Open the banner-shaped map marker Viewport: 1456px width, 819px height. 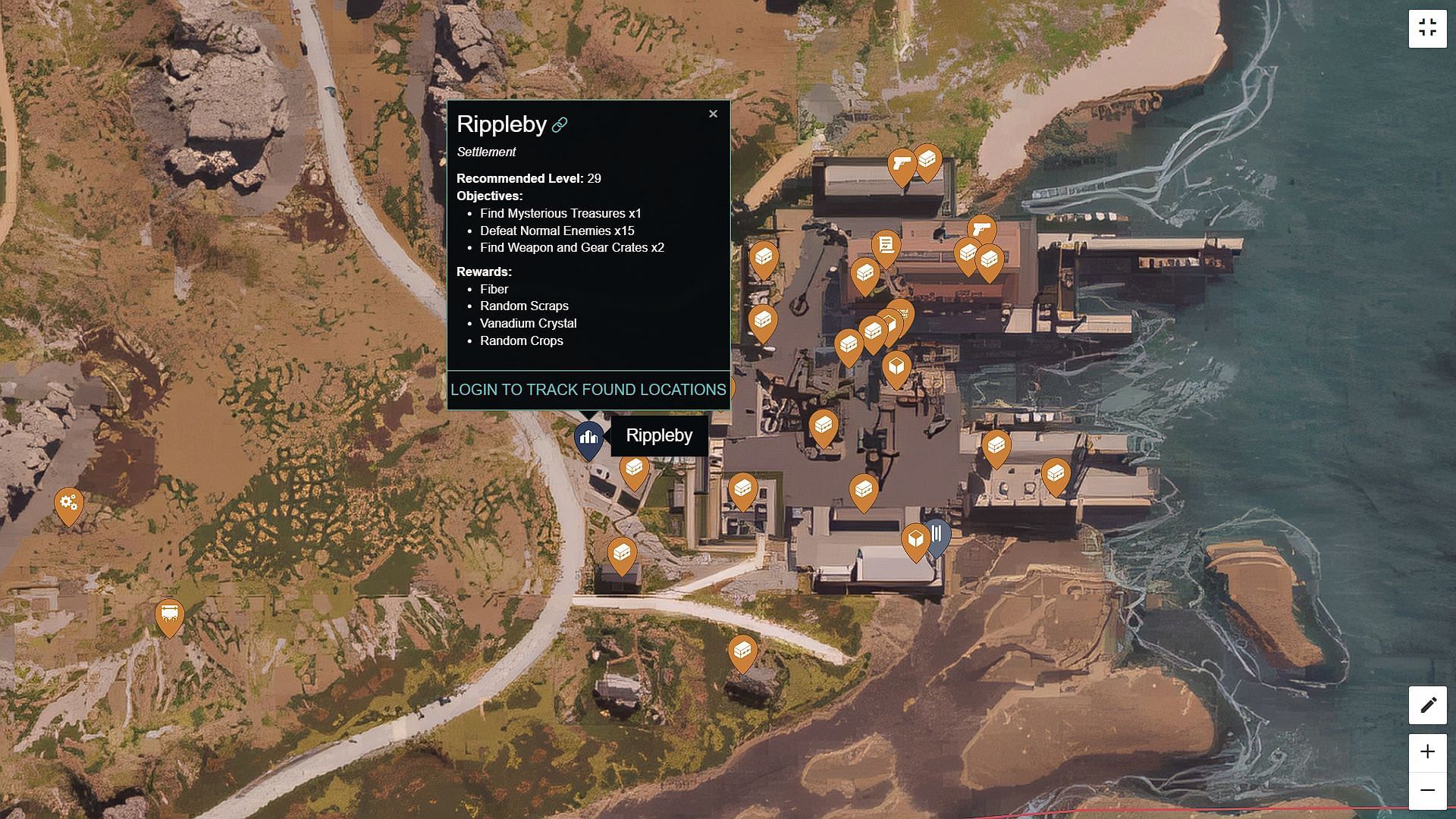pos(169,615)
